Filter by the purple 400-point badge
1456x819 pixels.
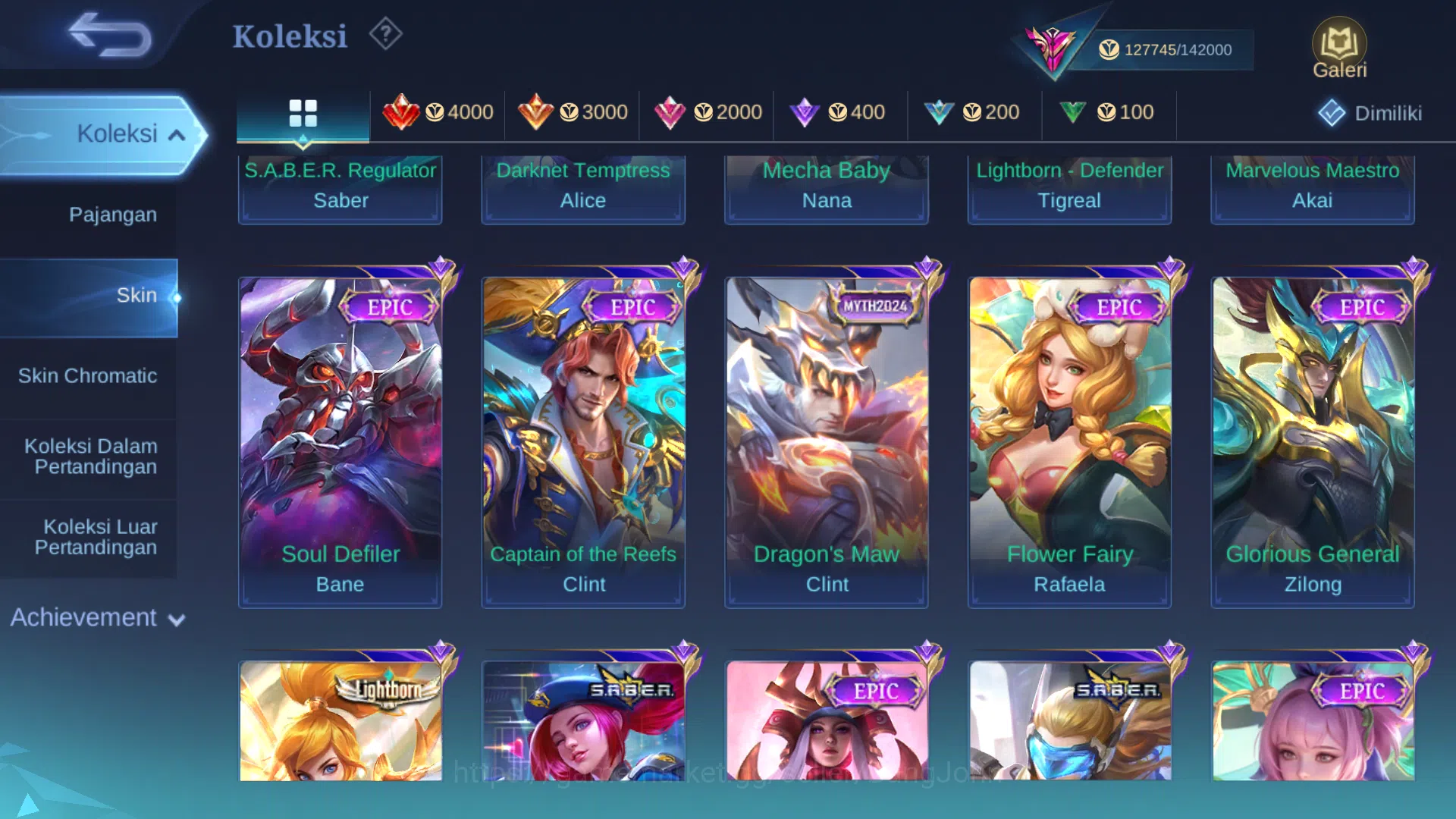(x=840, y=112)
